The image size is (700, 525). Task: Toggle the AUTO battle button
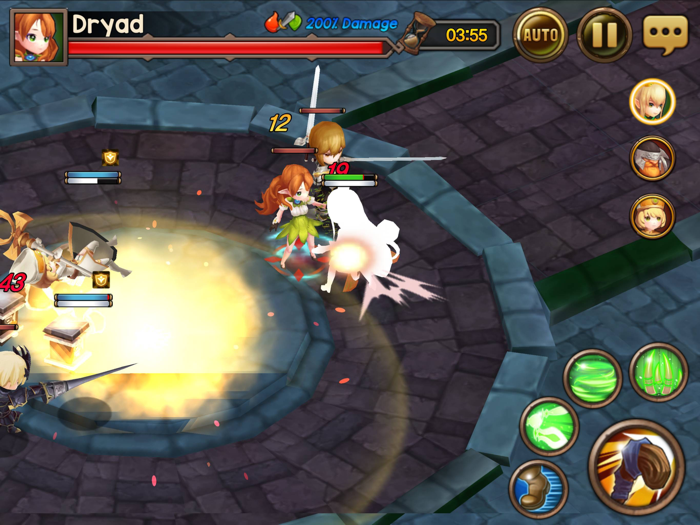coord(541,36)
